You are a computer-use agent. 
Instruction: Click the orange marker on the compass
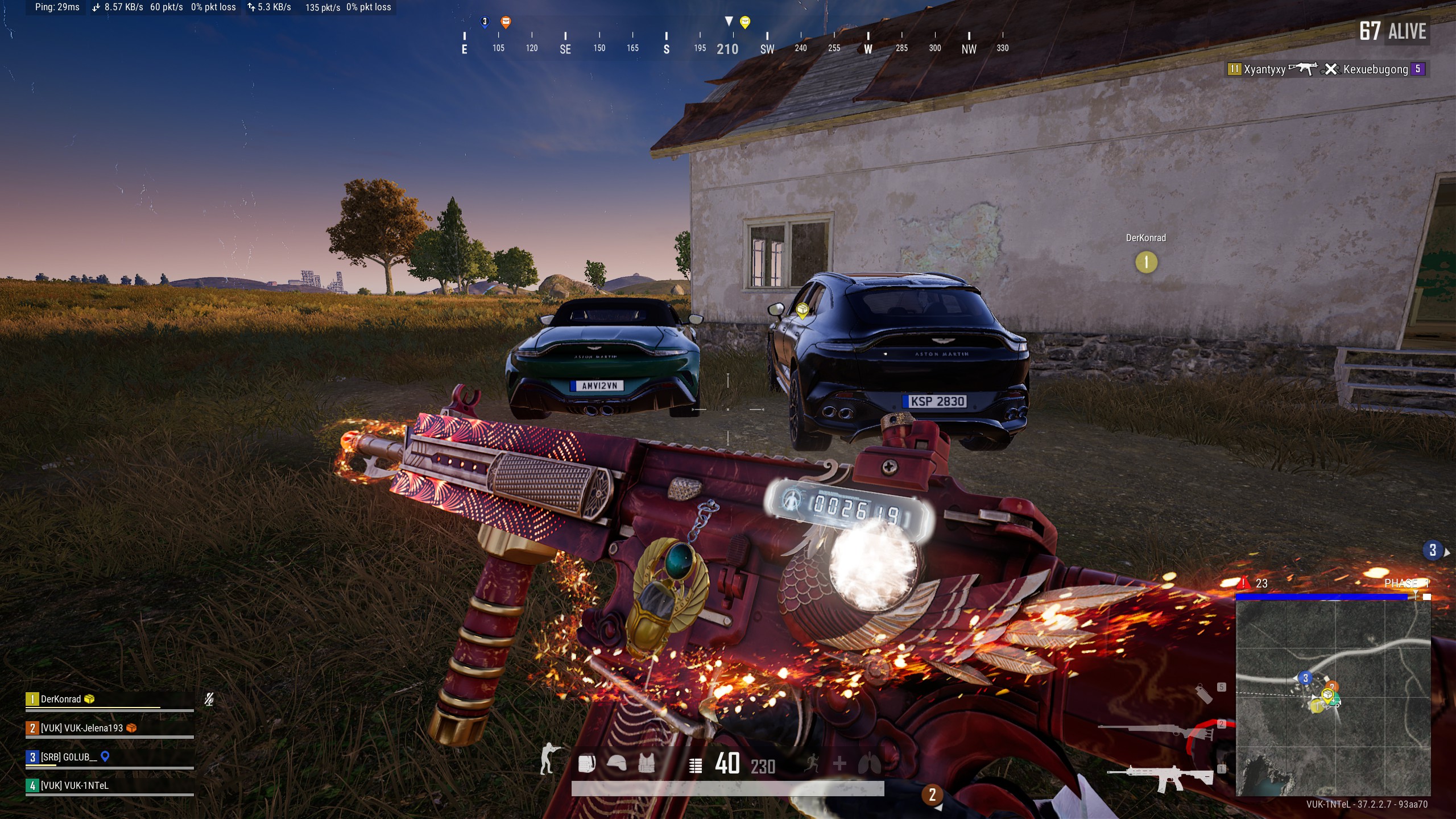pyautogui.click(x=506, y=22)
